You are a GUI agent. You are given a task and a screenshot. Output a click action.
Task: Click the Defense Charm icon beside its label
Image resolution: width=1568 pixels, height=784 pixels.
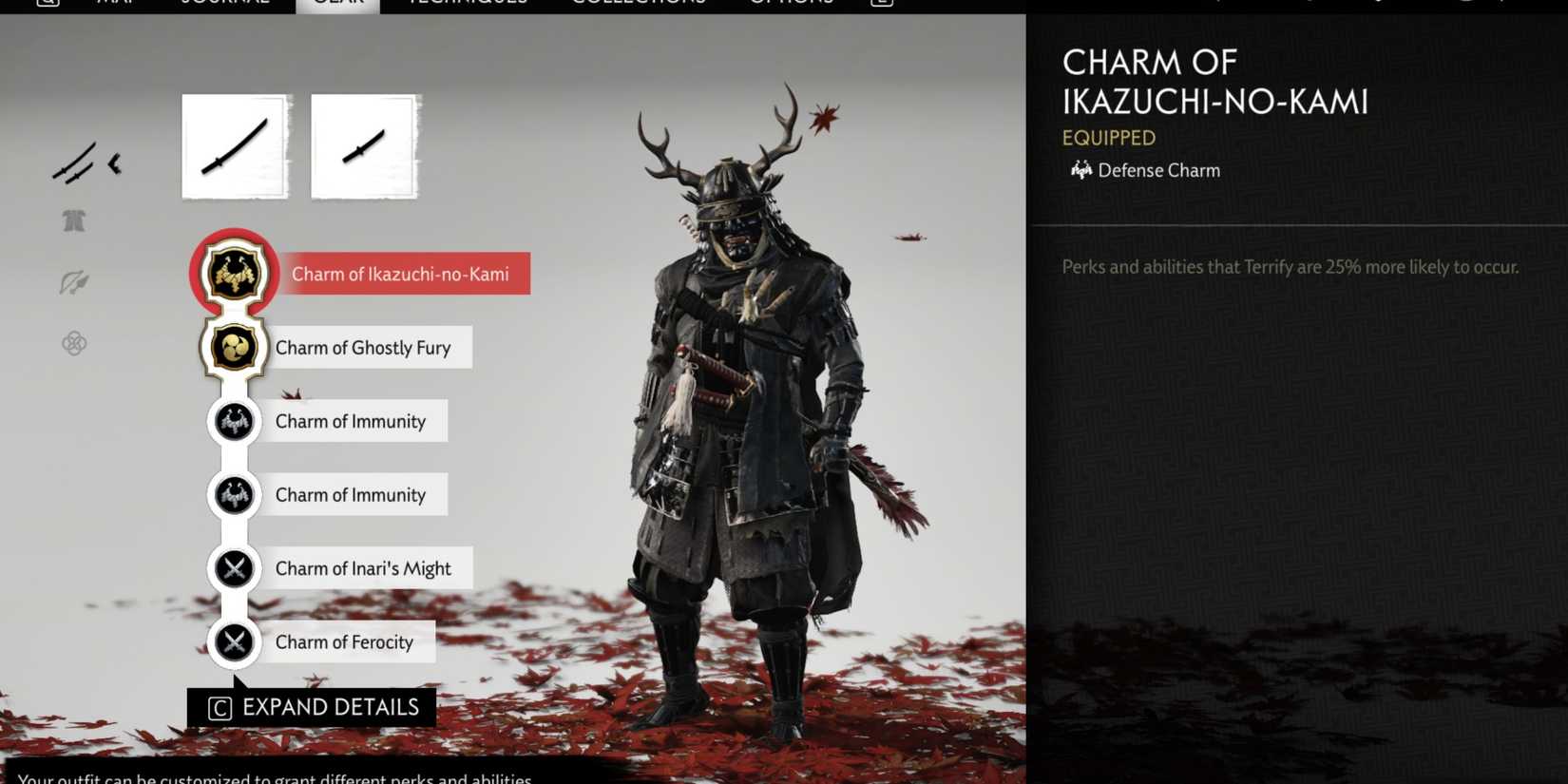tap(1080, 170)
